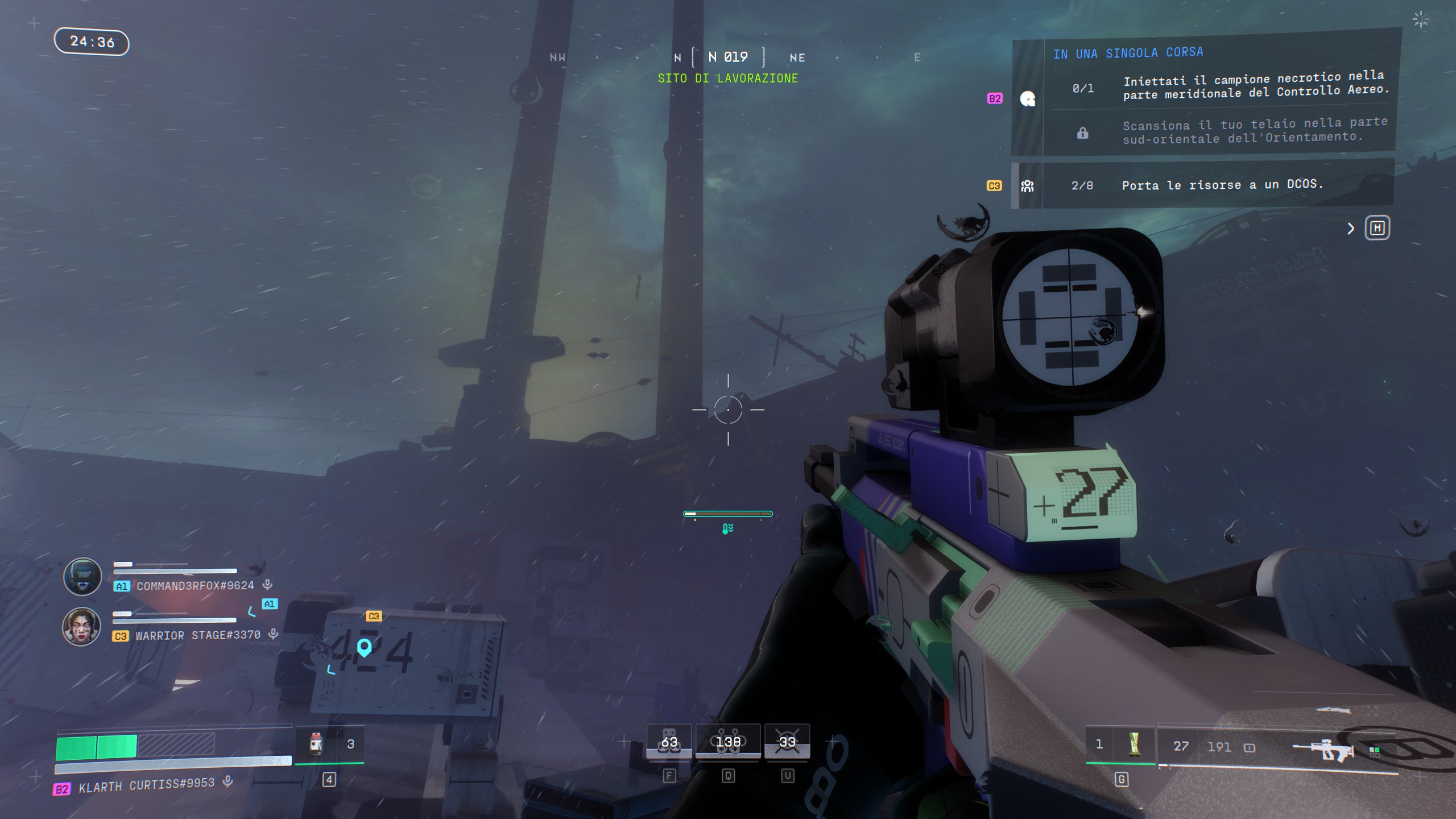
Task: Click the cyan location ping marker
Action: pyautogui.click(x=364, y=647)
